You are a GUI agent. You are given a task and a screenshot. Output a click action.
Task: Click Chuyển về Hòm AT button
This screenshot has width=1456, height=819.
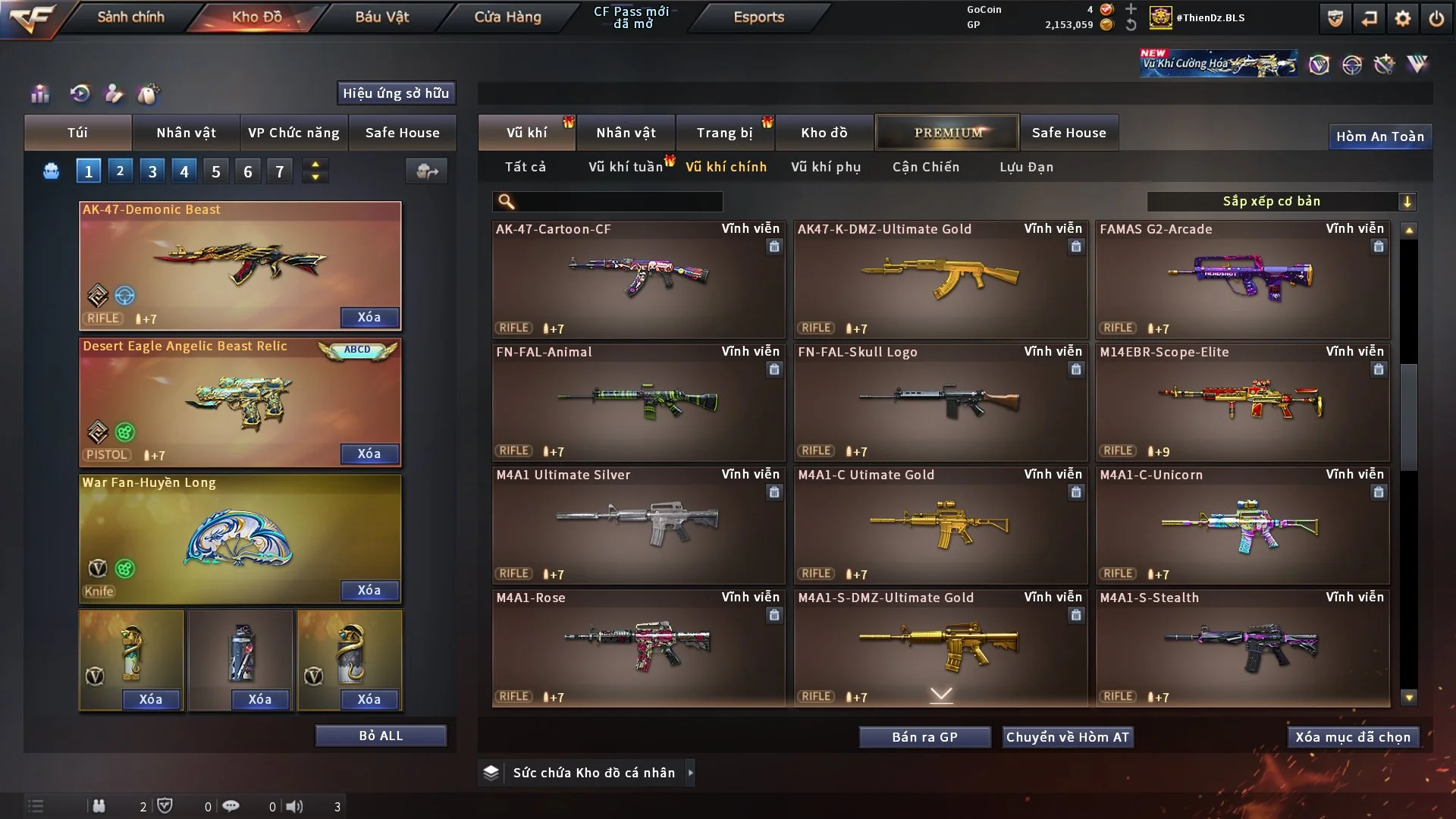pos(1068,737)
